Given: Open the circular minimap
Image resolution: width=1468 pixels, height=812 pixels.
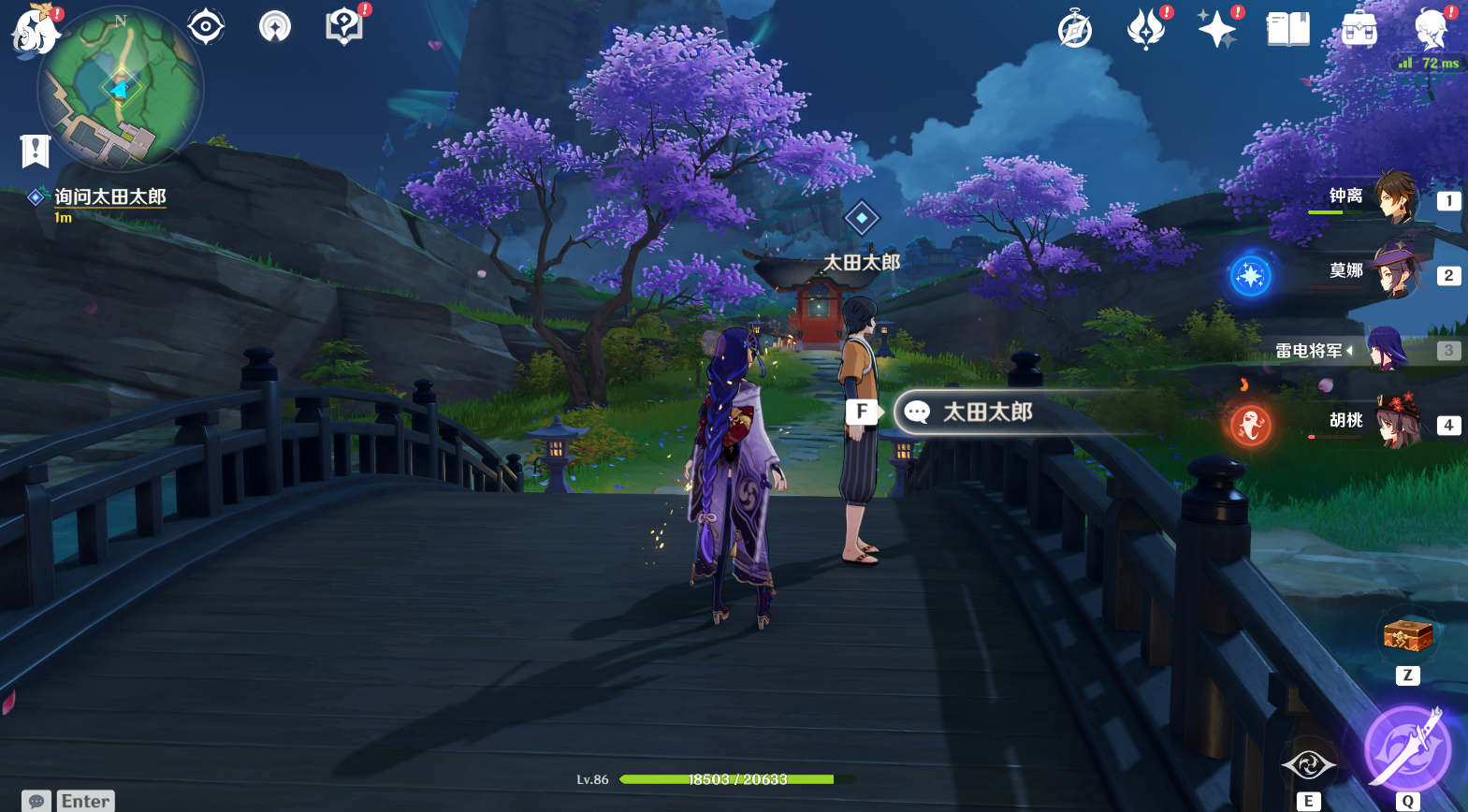Looking at the screenshot, I should click(121, 90).
